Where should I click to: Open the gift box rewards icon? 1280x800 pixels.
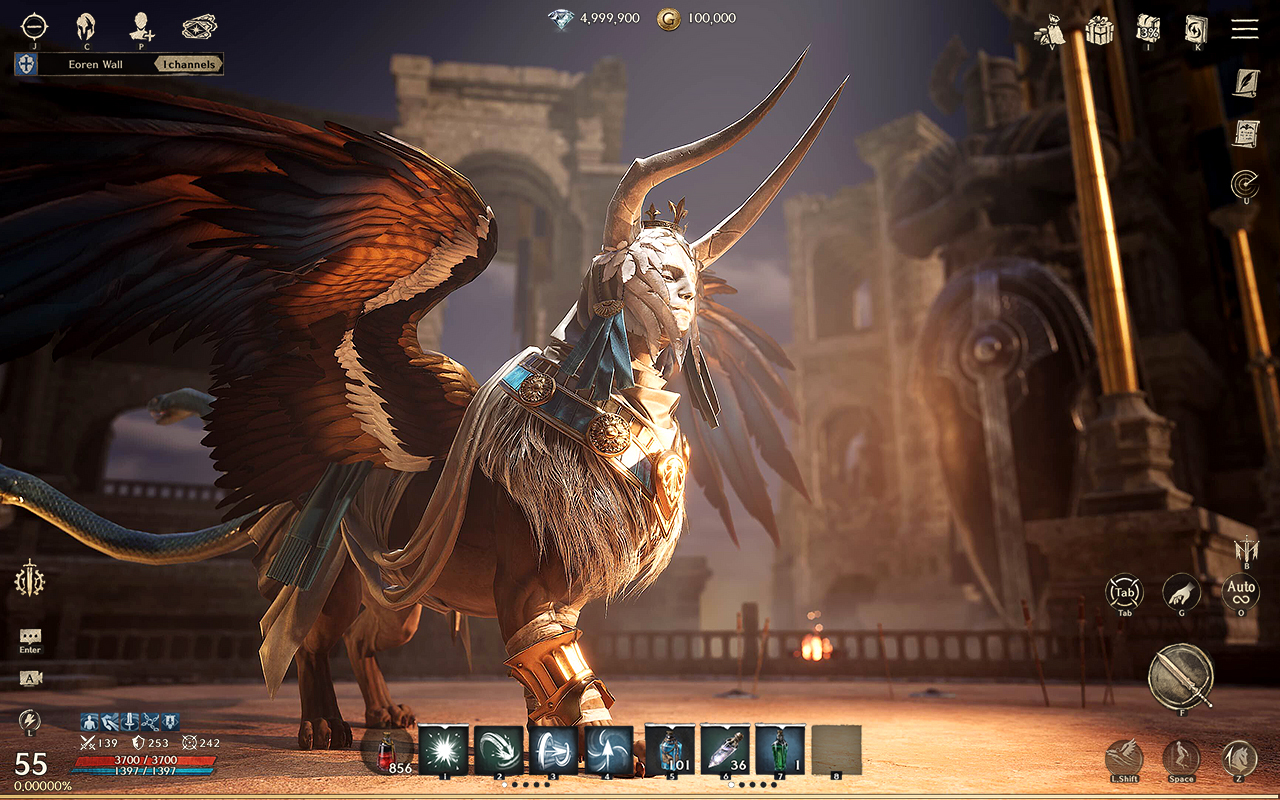click(x=1100, y=30)
